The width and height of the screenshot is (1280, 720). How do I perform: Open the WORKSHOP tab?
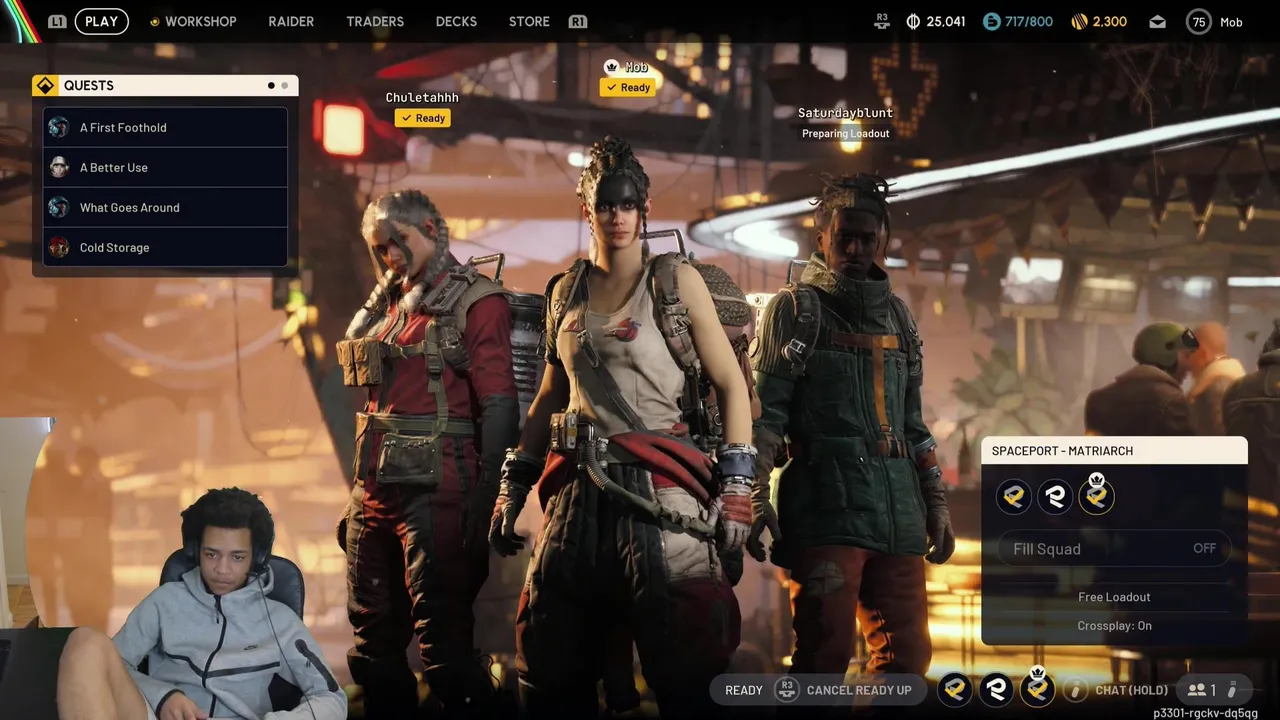click(x=200, y=21)
